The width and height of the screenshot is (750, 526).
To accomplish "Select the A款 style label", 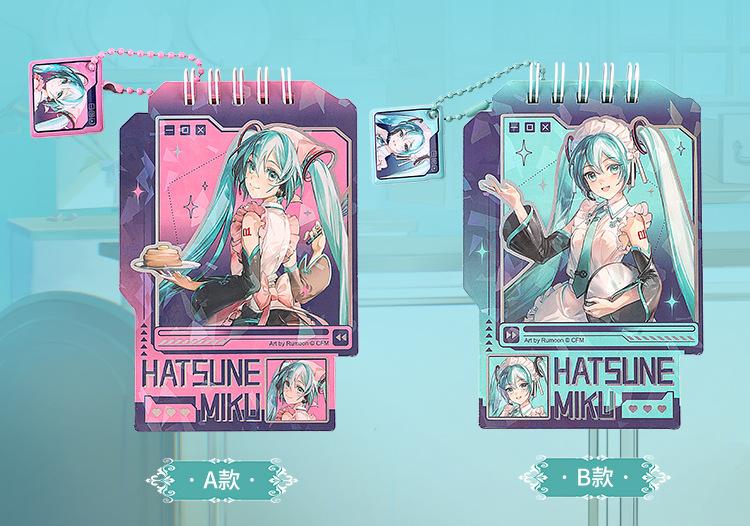I will coord(219,478).
